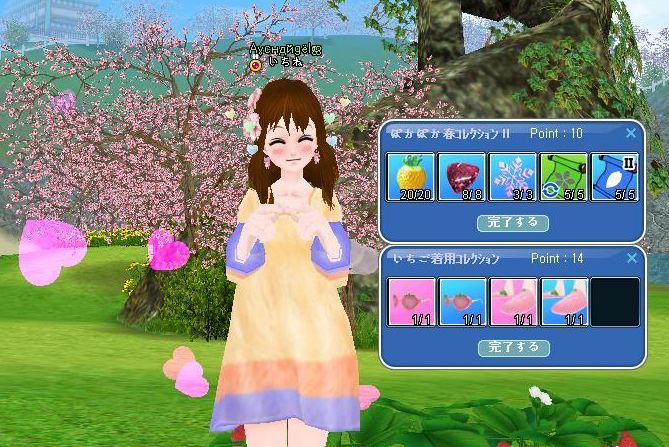
Task: Select strawberry glasses on blue background
Action: 462,302
